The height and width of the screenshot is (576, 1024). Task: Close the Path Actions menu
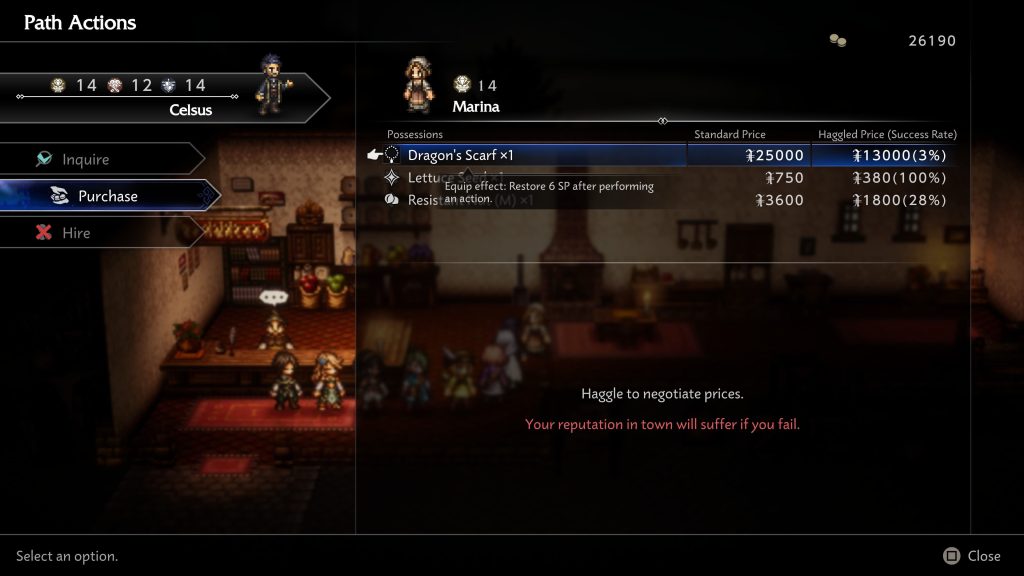point(972,556)
